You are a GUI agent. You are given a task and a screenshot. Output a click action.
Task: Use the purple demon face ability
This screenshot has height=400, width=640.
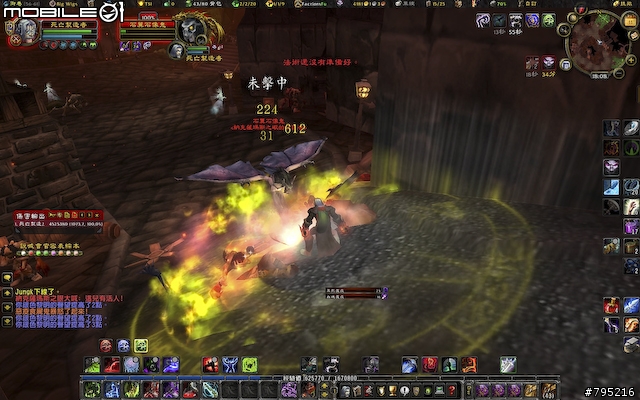pyautogui.click(x=611, y=147)
